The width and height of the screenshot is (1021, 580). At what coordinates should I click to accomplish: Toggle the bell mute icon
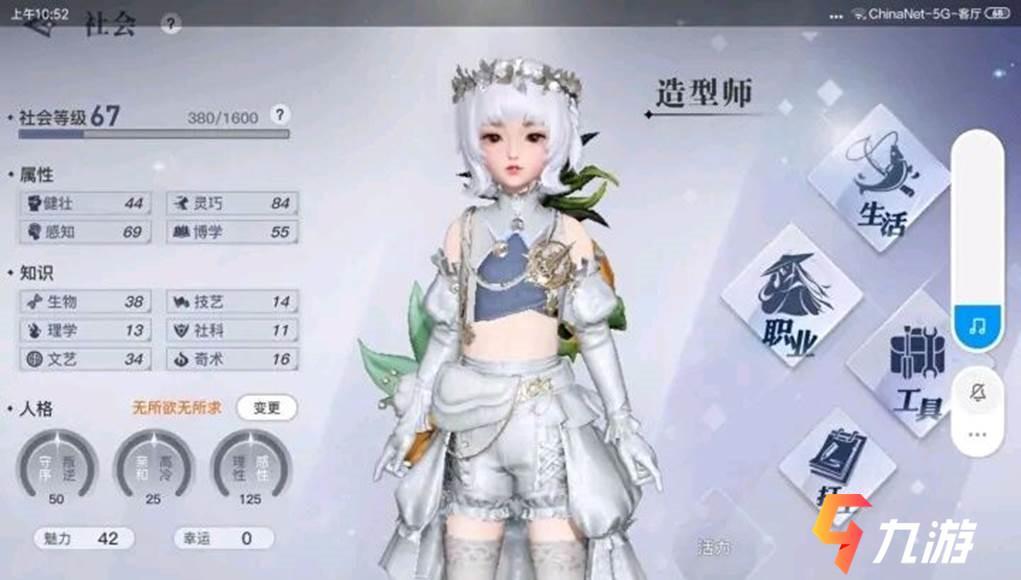(977, 392)
